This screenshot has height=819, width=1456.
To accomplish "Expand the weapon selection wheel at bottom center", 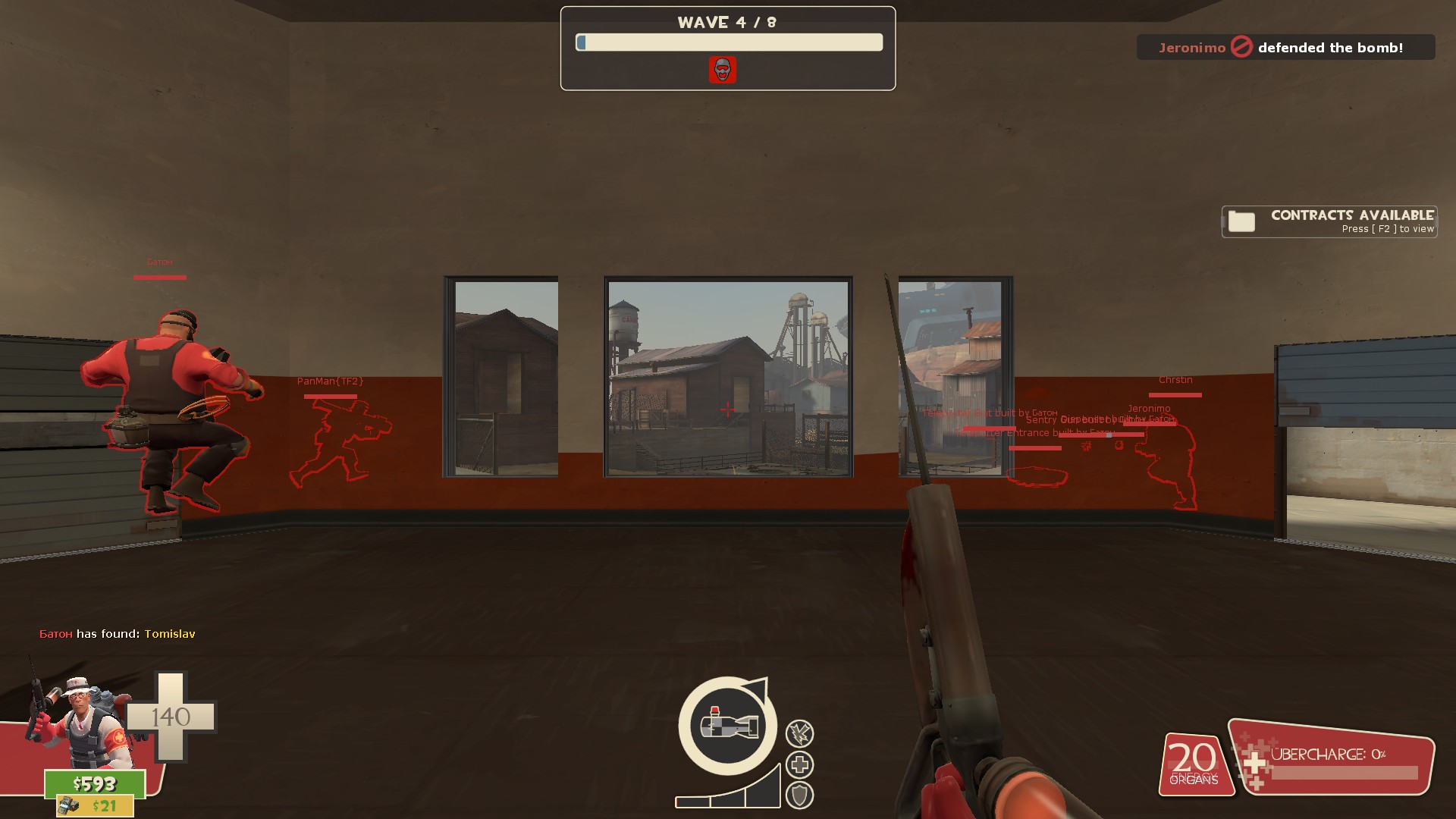I will coord(726,726).
